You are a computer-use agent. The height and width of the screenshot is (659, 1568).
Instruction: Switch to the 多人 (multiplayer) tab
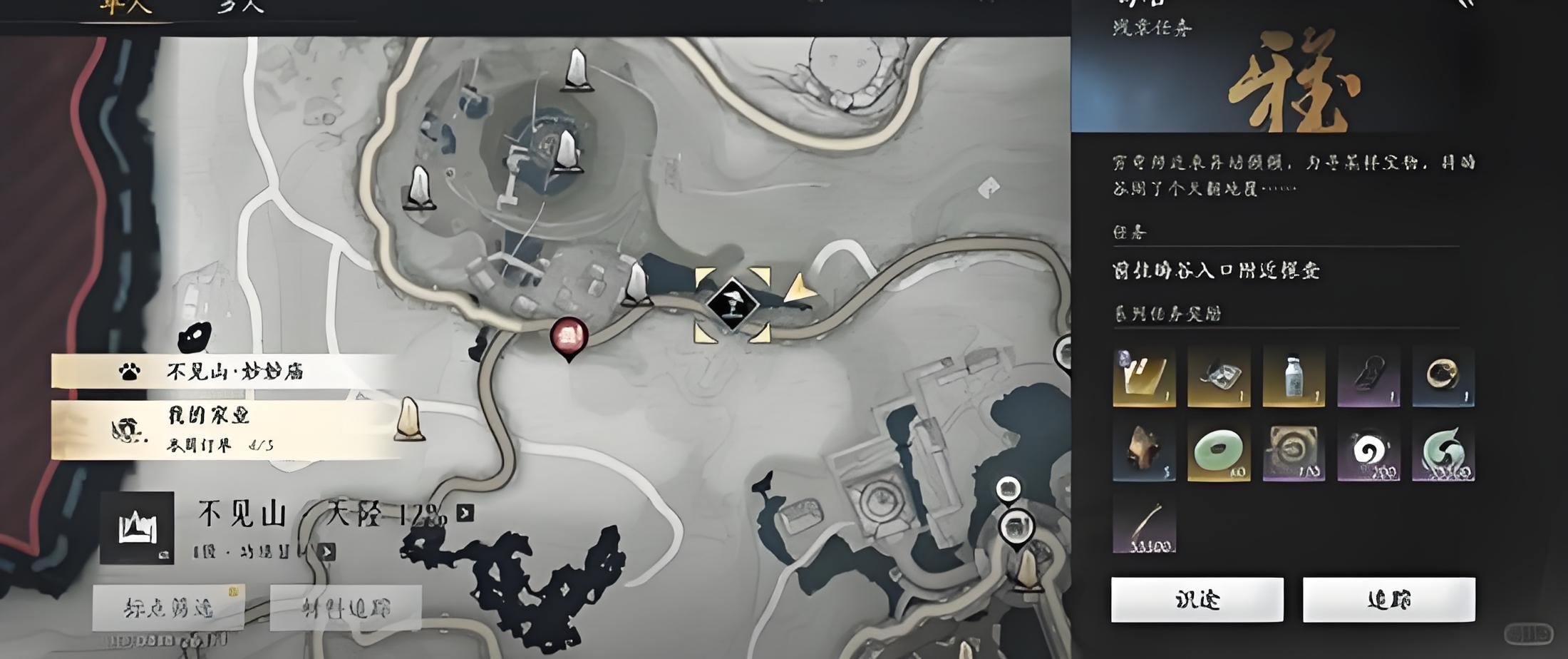[x=240, y=7]
